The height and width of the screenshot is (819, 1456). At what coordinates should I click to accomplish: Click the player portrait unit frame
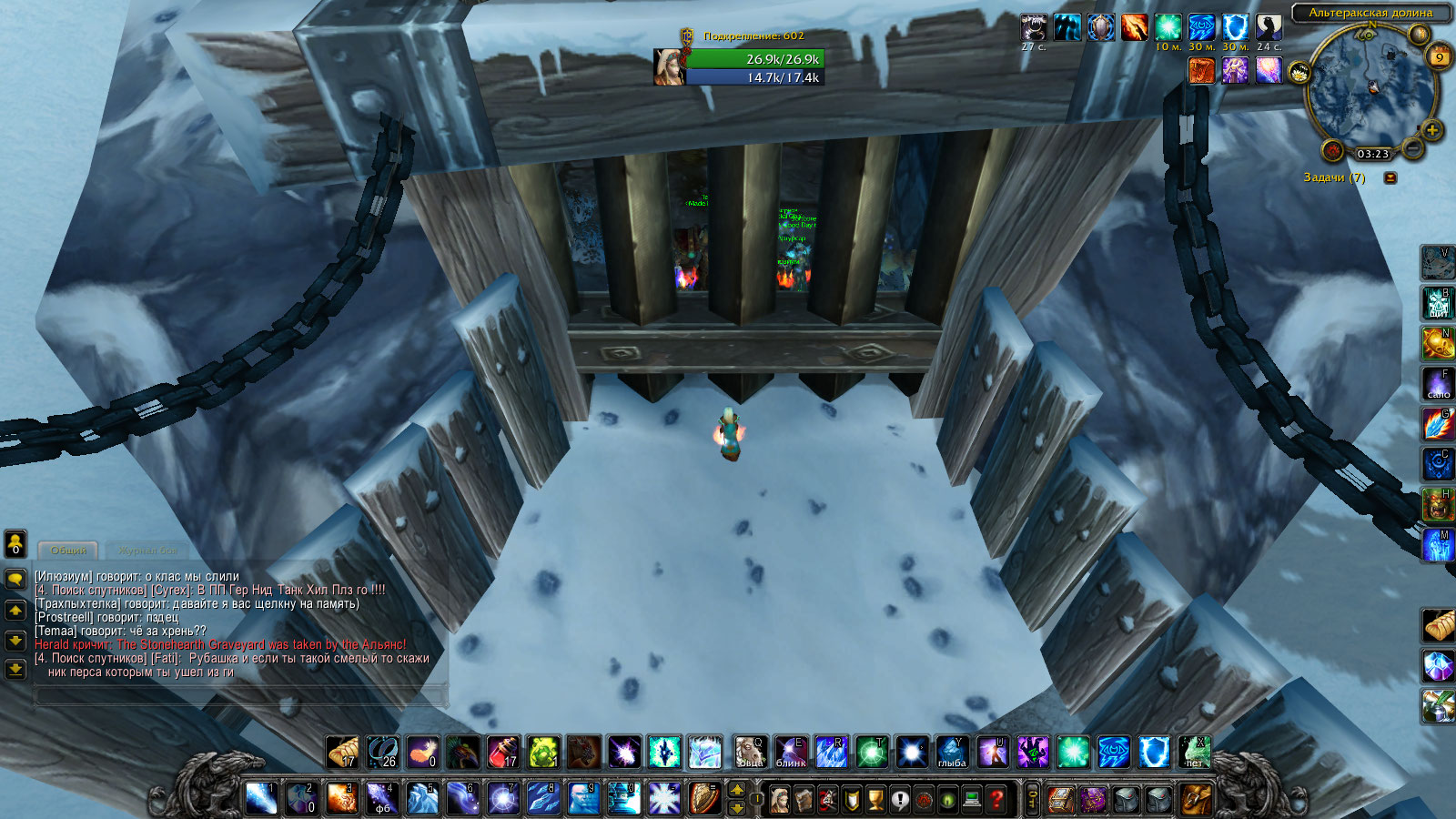click(x=669, y=67)
